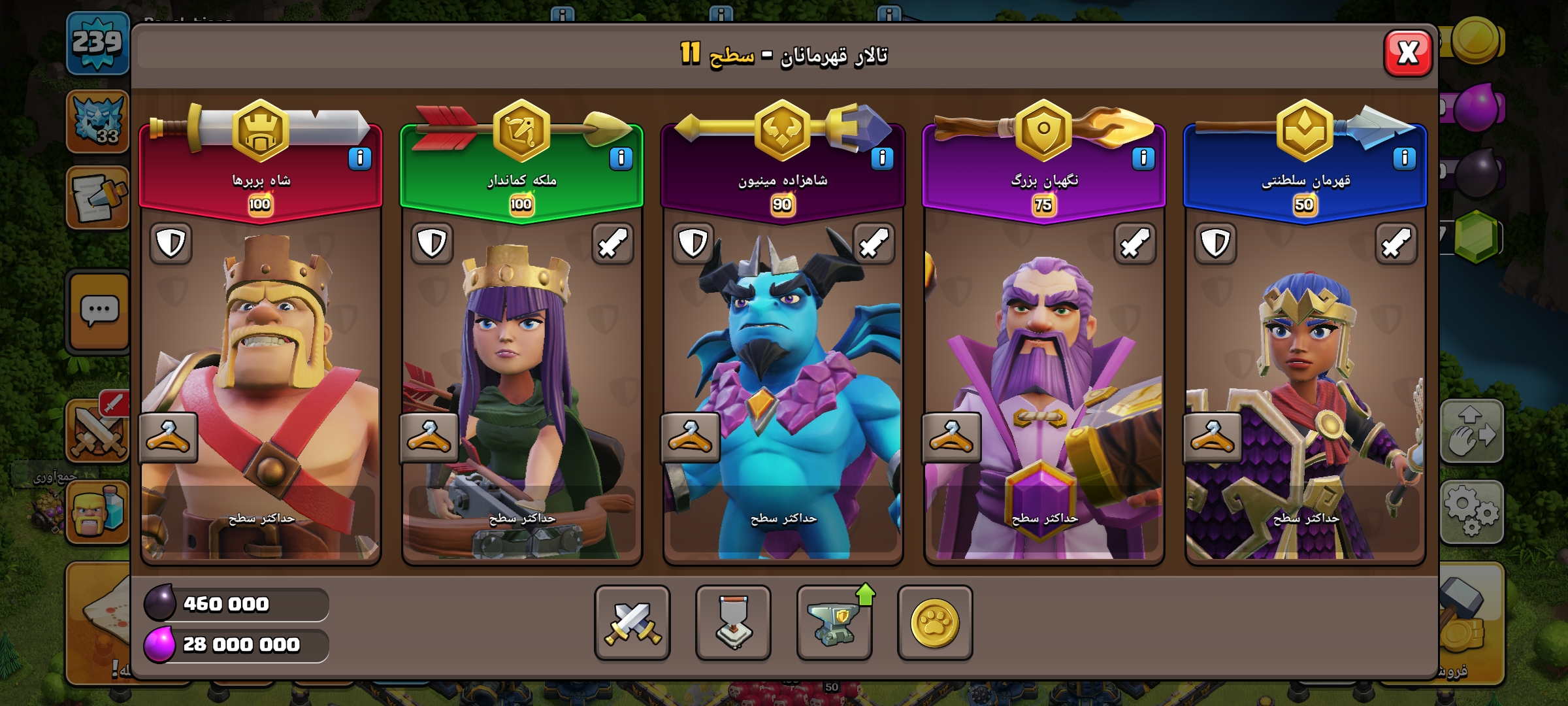This screenshot has height=706, width=1568.
Task: Open the hero pets paw button
Action: (x=935, y=622)
